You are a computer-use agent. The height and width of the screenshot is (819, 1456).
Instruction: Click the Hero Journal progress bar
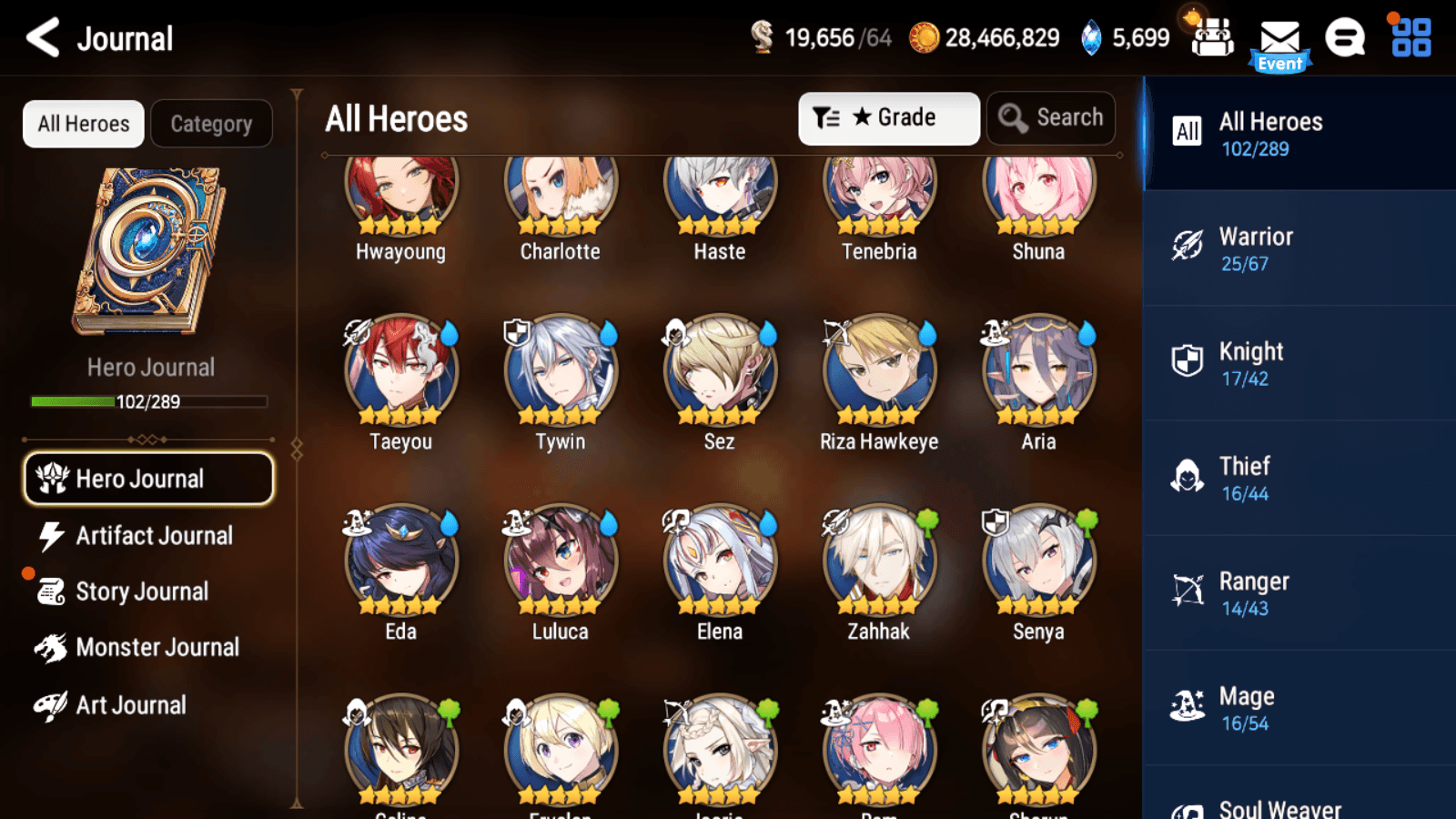(x=148, y=401)
